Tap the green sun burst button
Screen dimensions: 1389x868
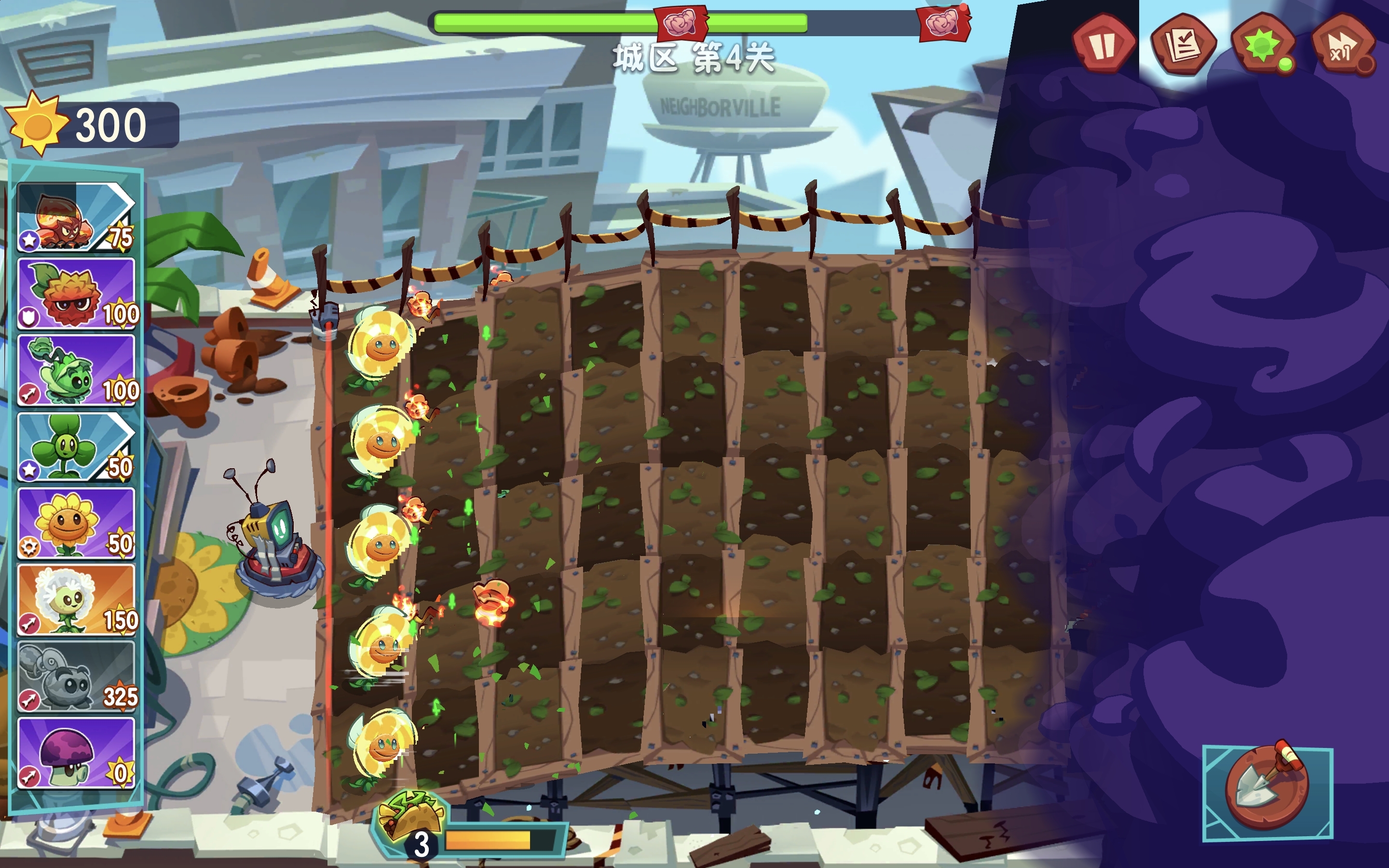point(1263,46)
